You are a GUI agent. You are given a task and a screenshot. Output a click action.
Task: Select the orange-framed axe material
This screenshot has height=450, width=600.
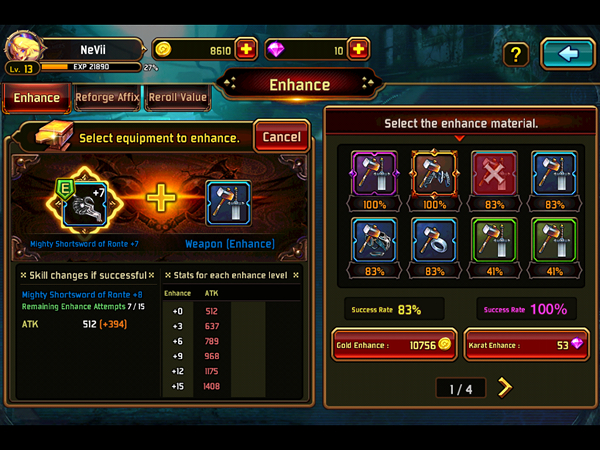tap(433, 173)
